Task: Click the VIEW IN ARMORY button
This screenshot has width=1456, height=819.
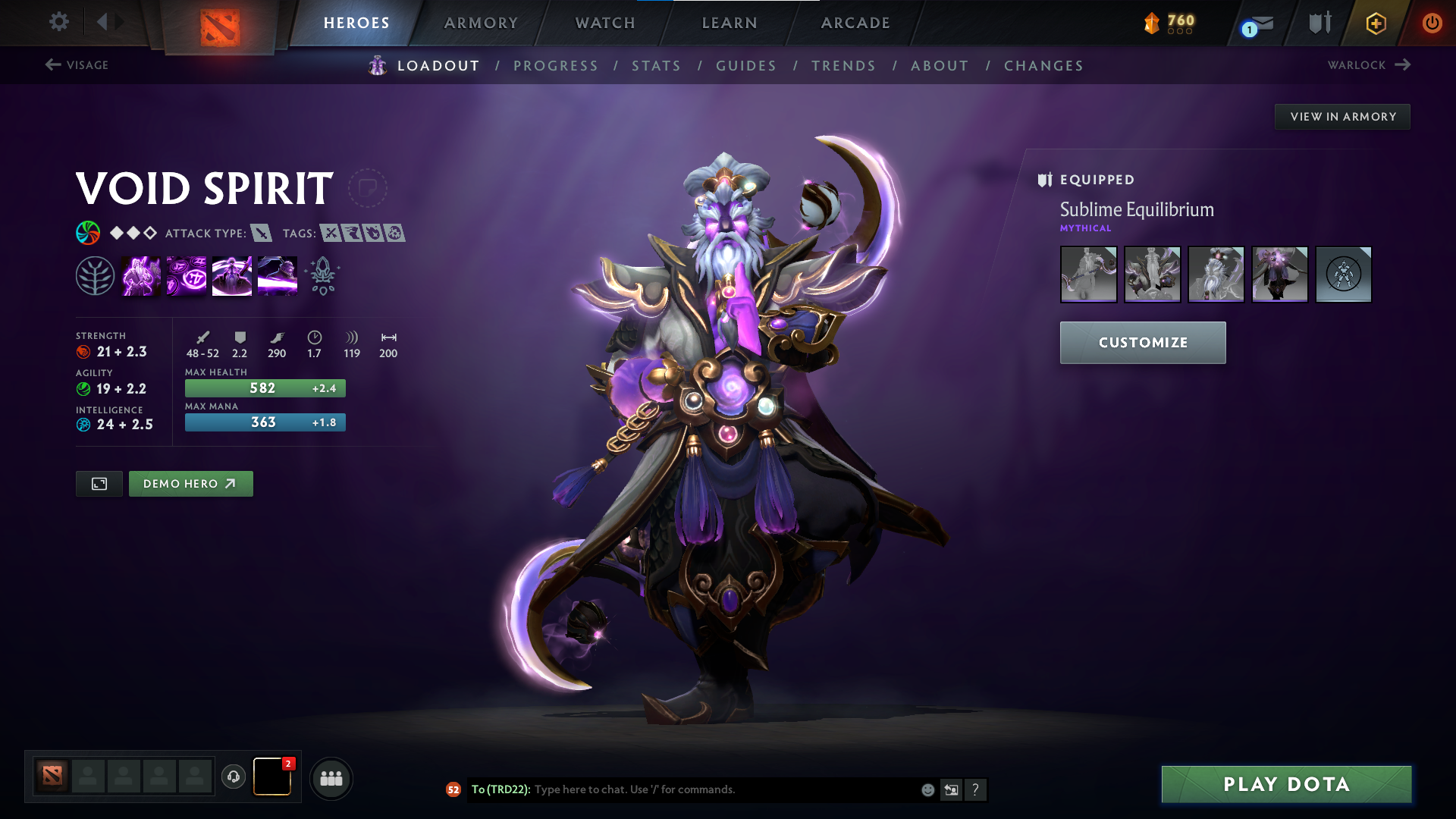Action: [1342, 116]
